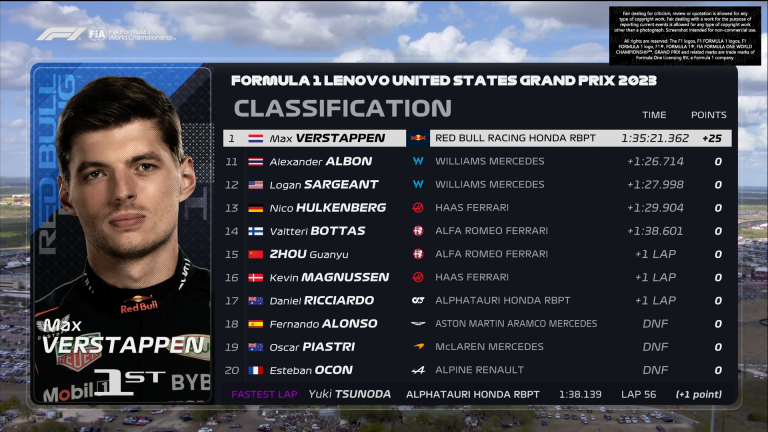Click Nico Hulkenberg's result row
The height and width of the screenshot is (432, 768).
coord(476,207)
